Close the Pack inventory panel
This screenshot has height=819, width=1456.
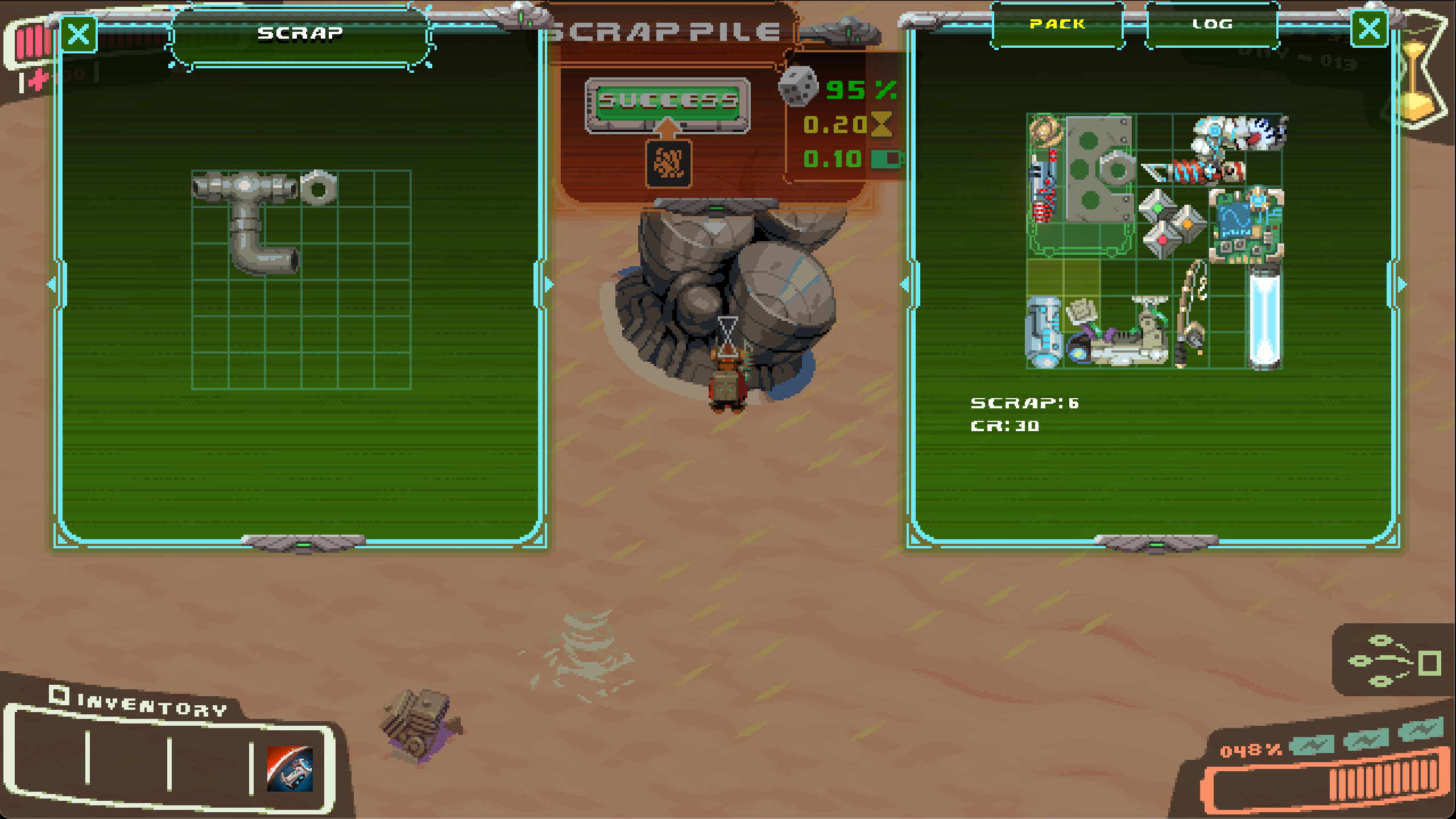tap(1369, 28)
